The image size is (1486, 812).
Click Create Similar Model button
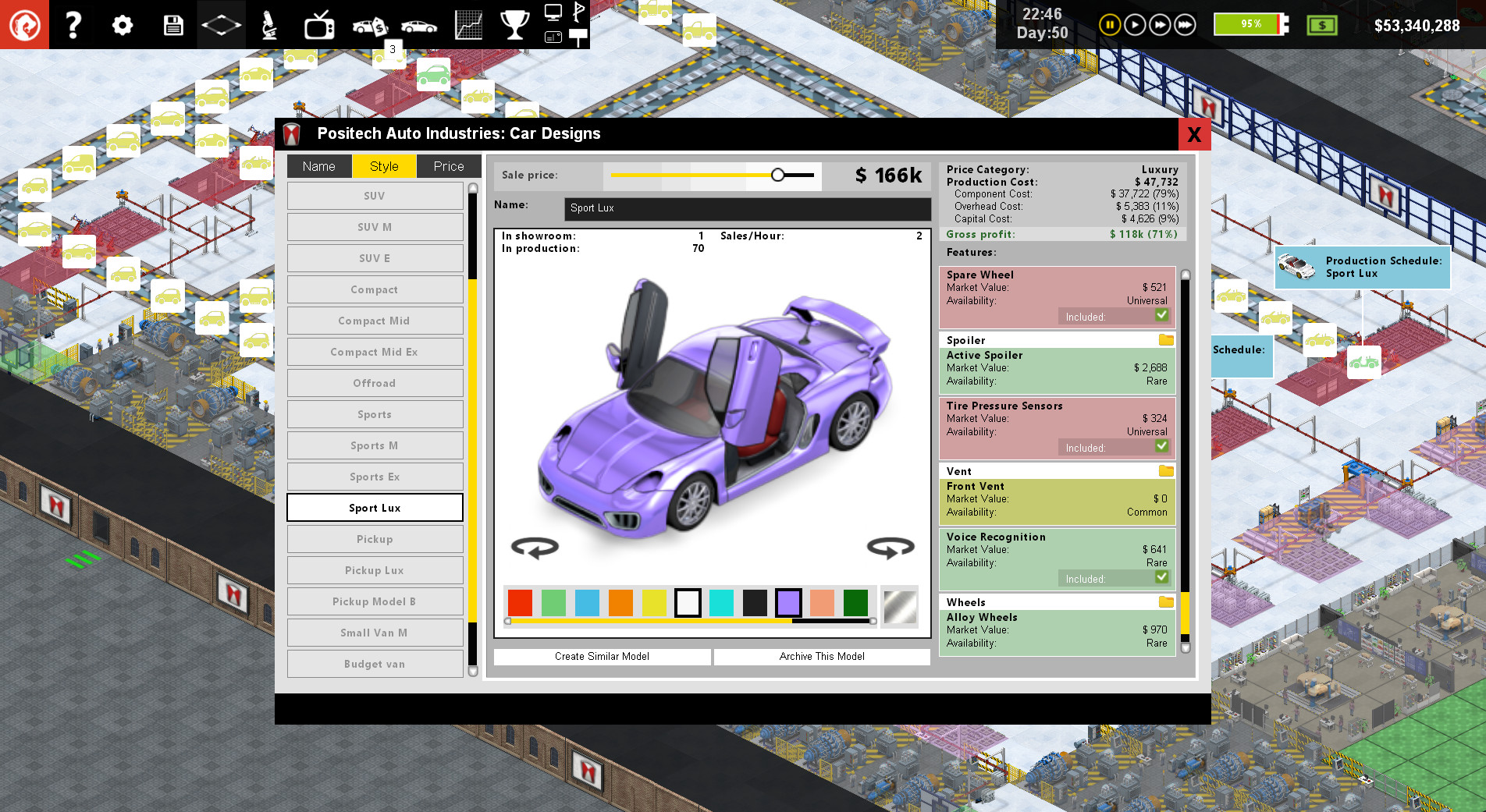[601, 656]
